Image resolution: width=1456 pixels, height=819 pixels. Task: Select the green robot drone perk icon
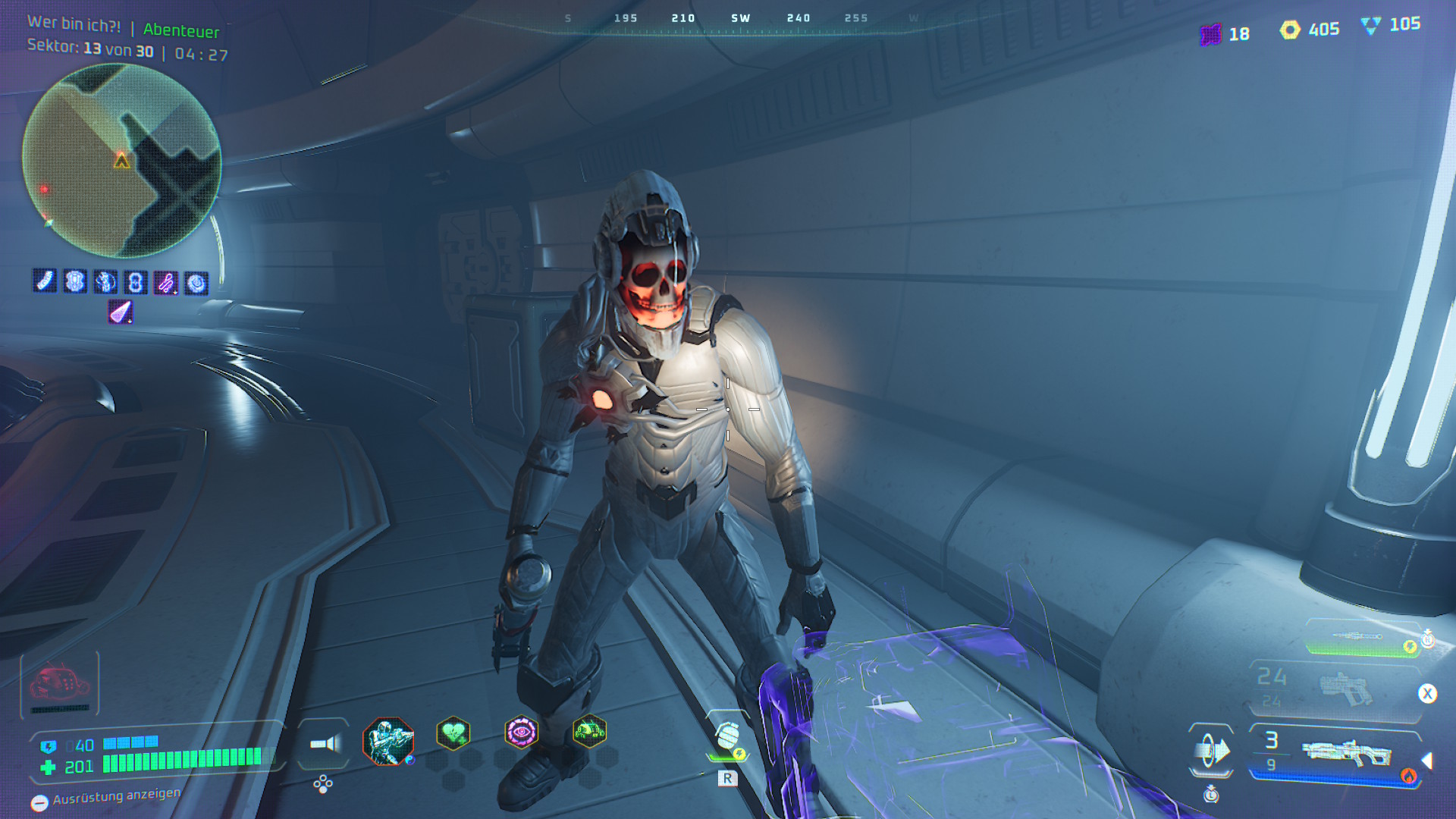pos(589,732)
